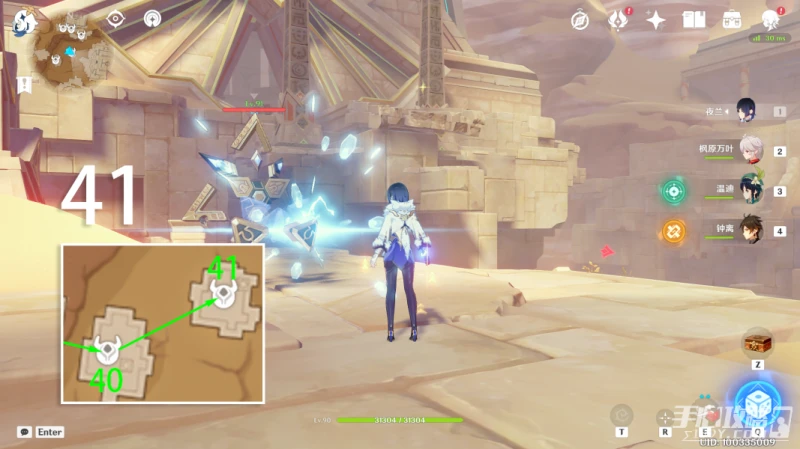Image resolution: width=800 pixels, height=449 pixels.
Task: Open the events icon with red alert
Action: click(x=618, y=19)
